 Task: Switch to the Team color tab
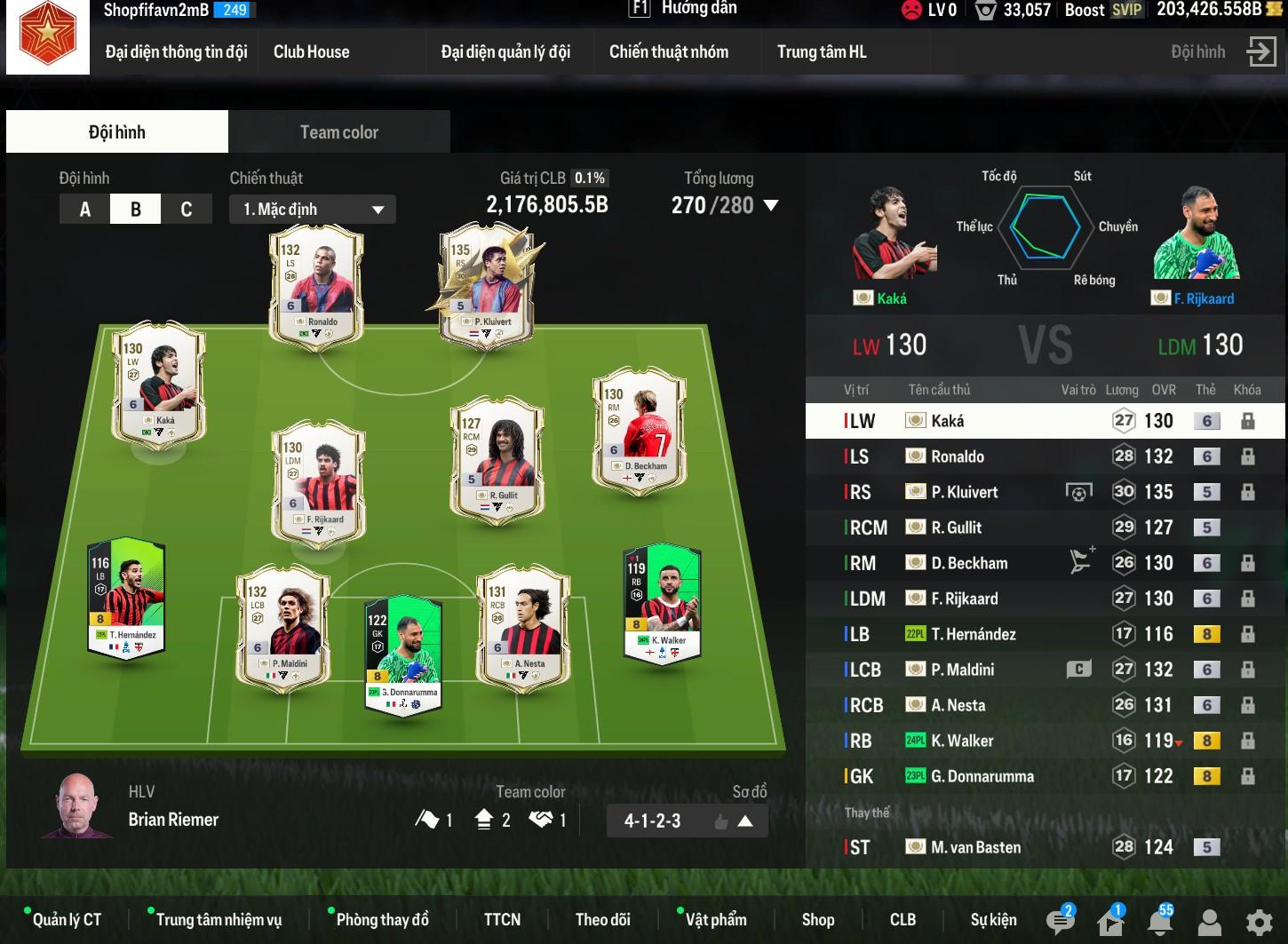338,132
